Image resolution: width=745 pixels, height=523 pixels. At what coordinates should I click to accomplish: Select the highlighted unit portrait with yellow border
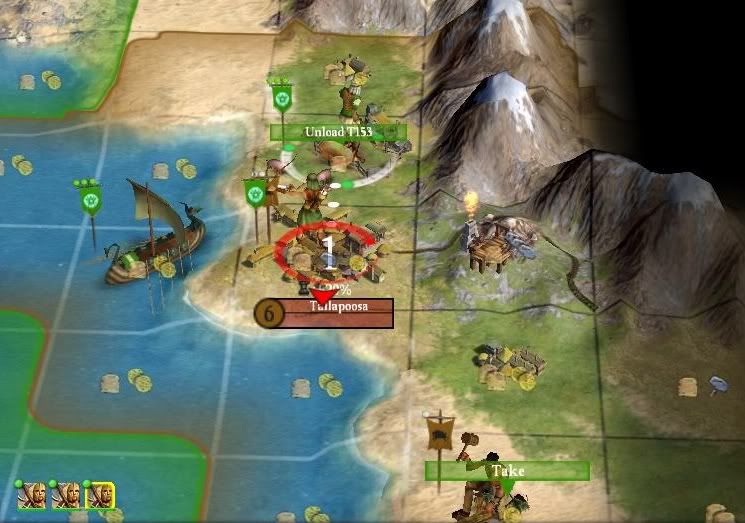(100, 494)
